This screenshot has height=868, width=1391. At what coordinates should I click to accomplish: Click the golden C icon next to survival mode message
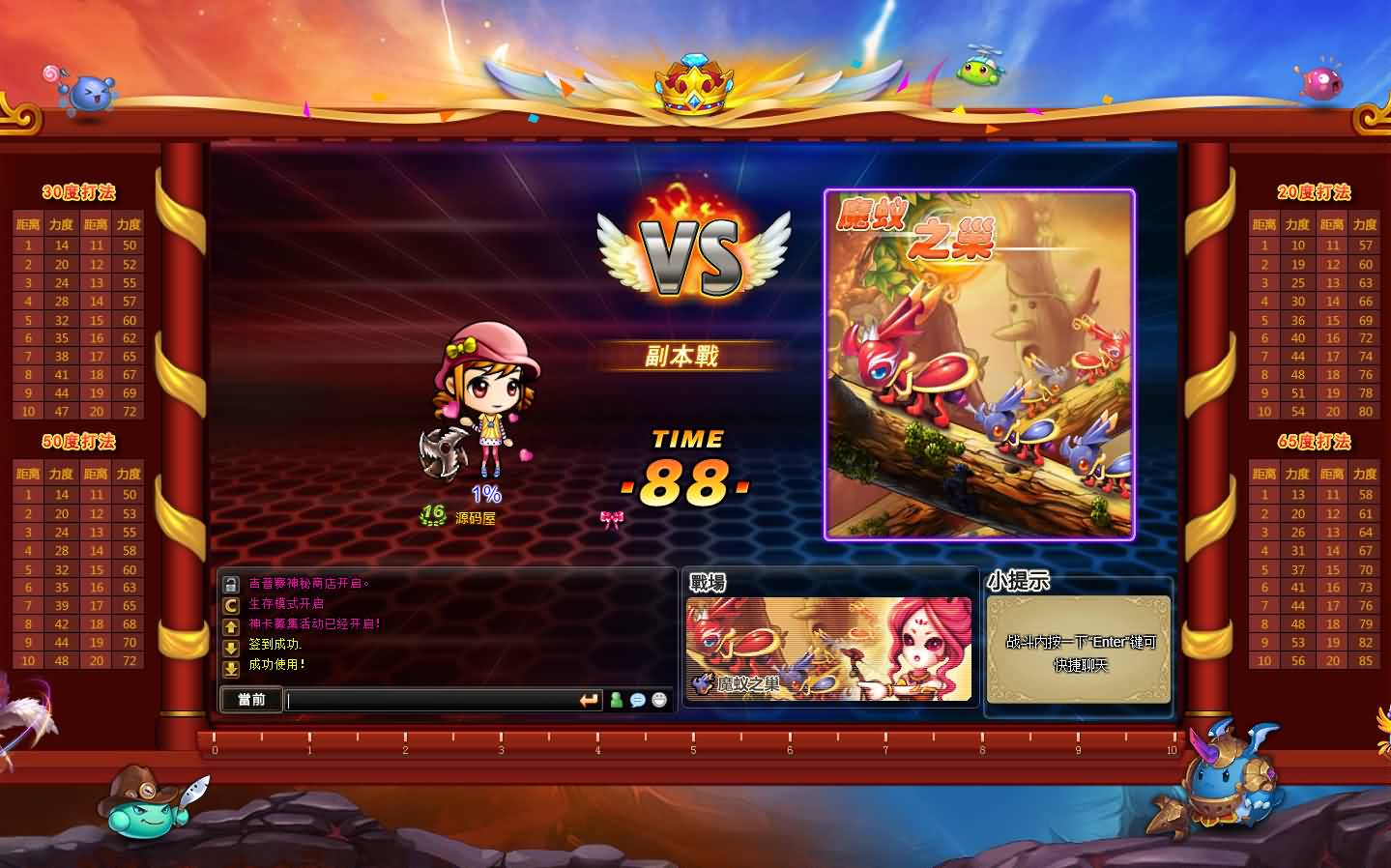(231, 604)
